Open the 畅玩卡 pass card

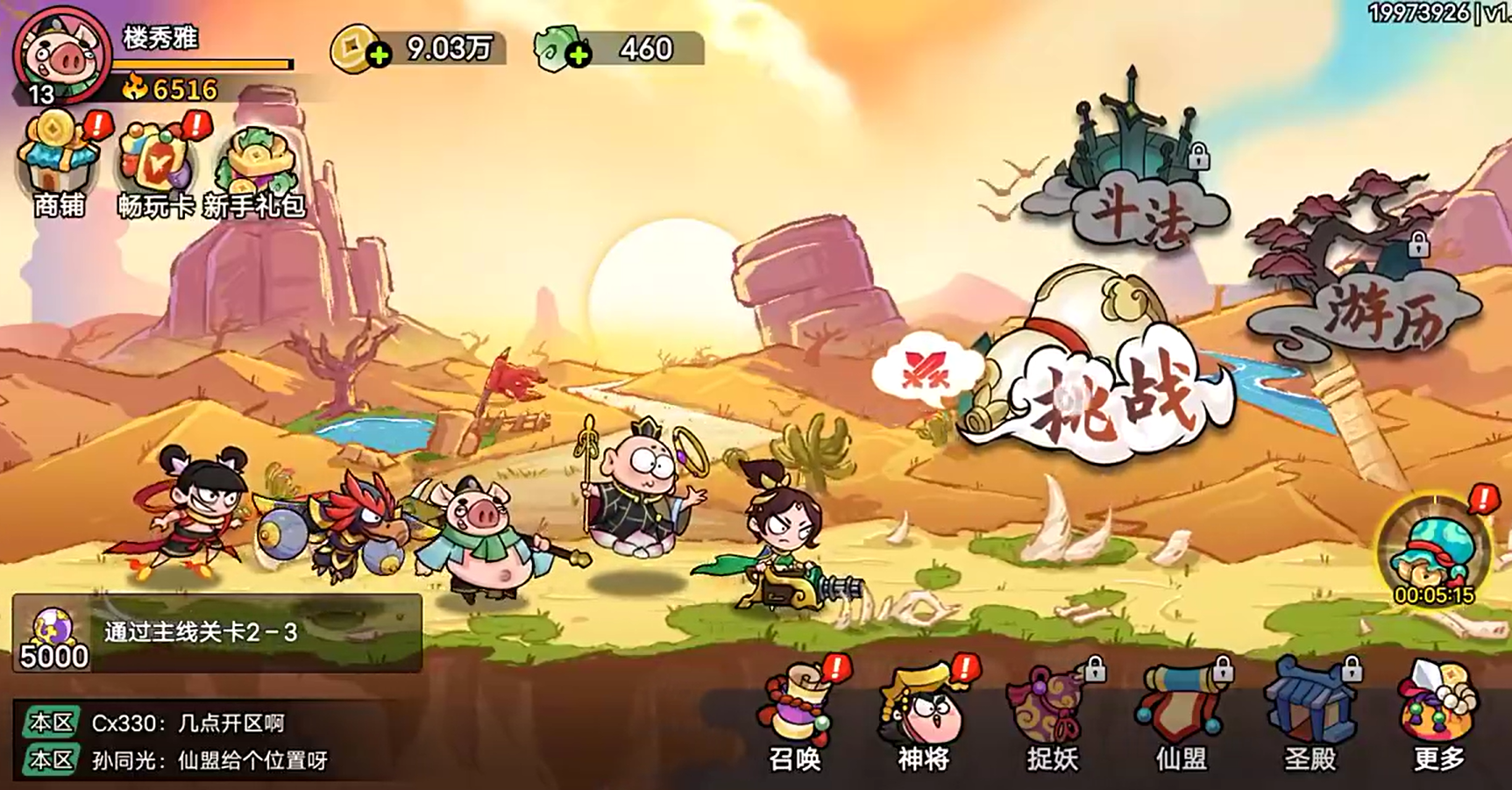(x=156, y=167)
